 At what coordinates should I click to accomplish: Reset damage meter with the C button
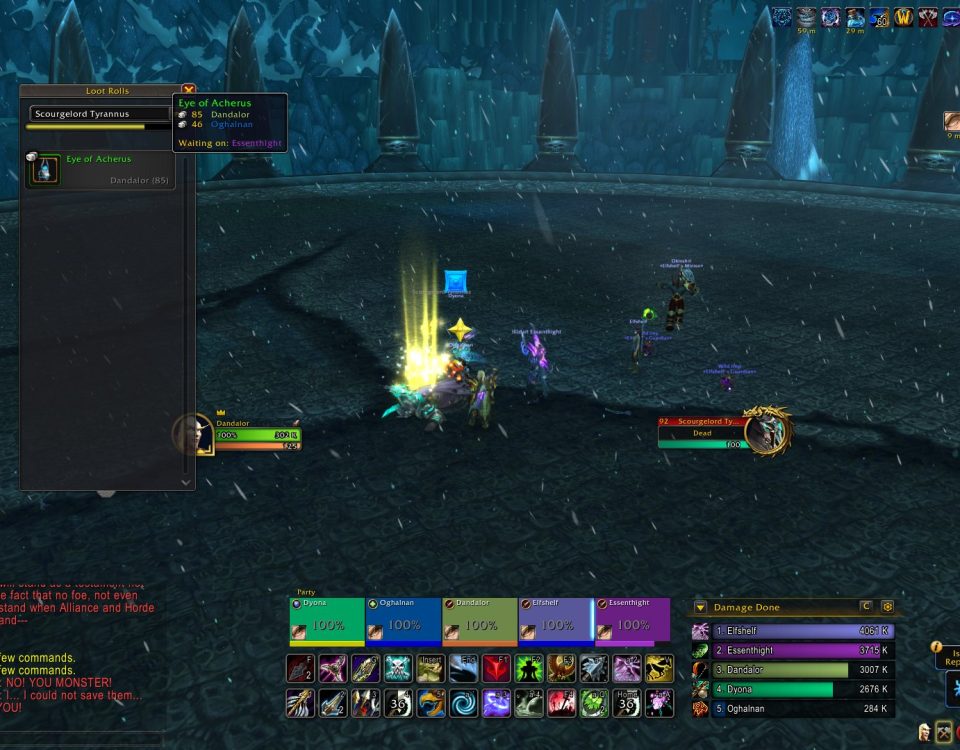865,607
